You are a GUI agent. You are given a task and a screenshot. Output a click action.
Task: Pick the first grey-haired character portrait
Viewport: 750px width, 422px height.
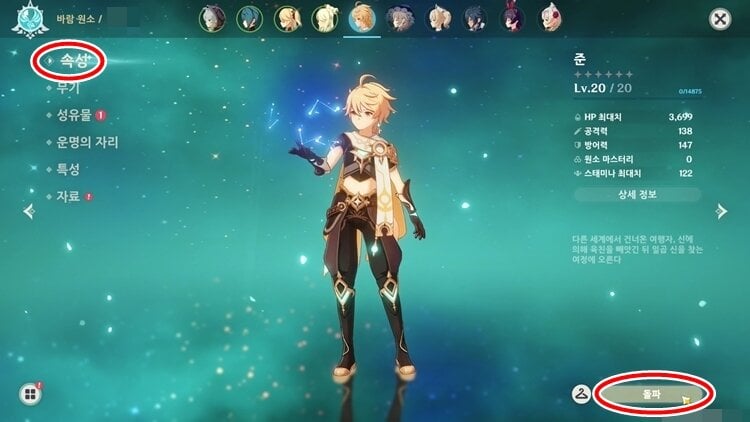[x=212, y=18]
